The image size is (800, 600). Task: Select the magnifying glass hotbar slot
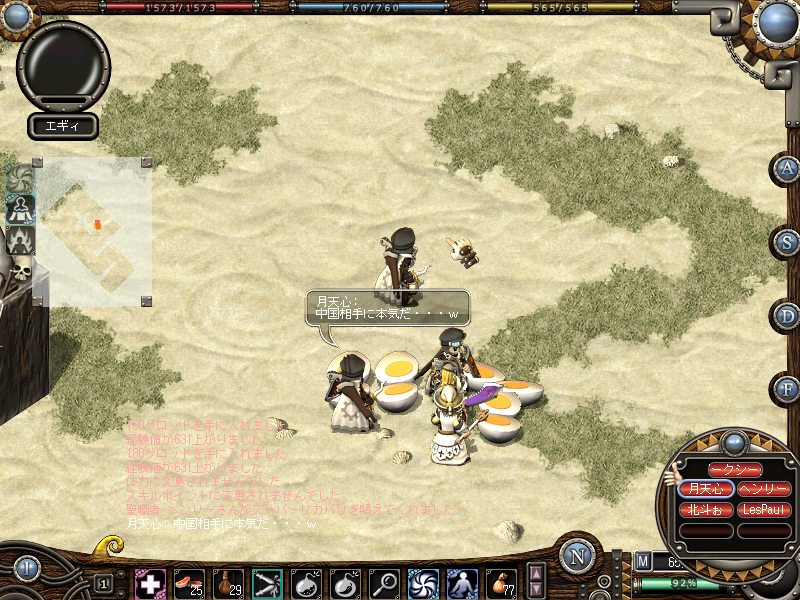point(384,583)
